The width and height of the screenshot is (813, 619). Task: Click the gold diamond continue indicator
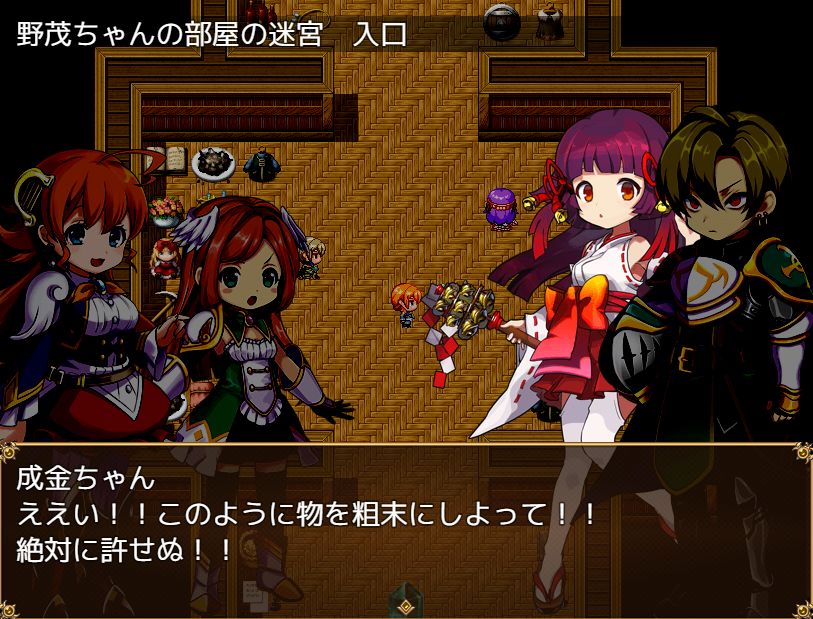click(406, 605)
